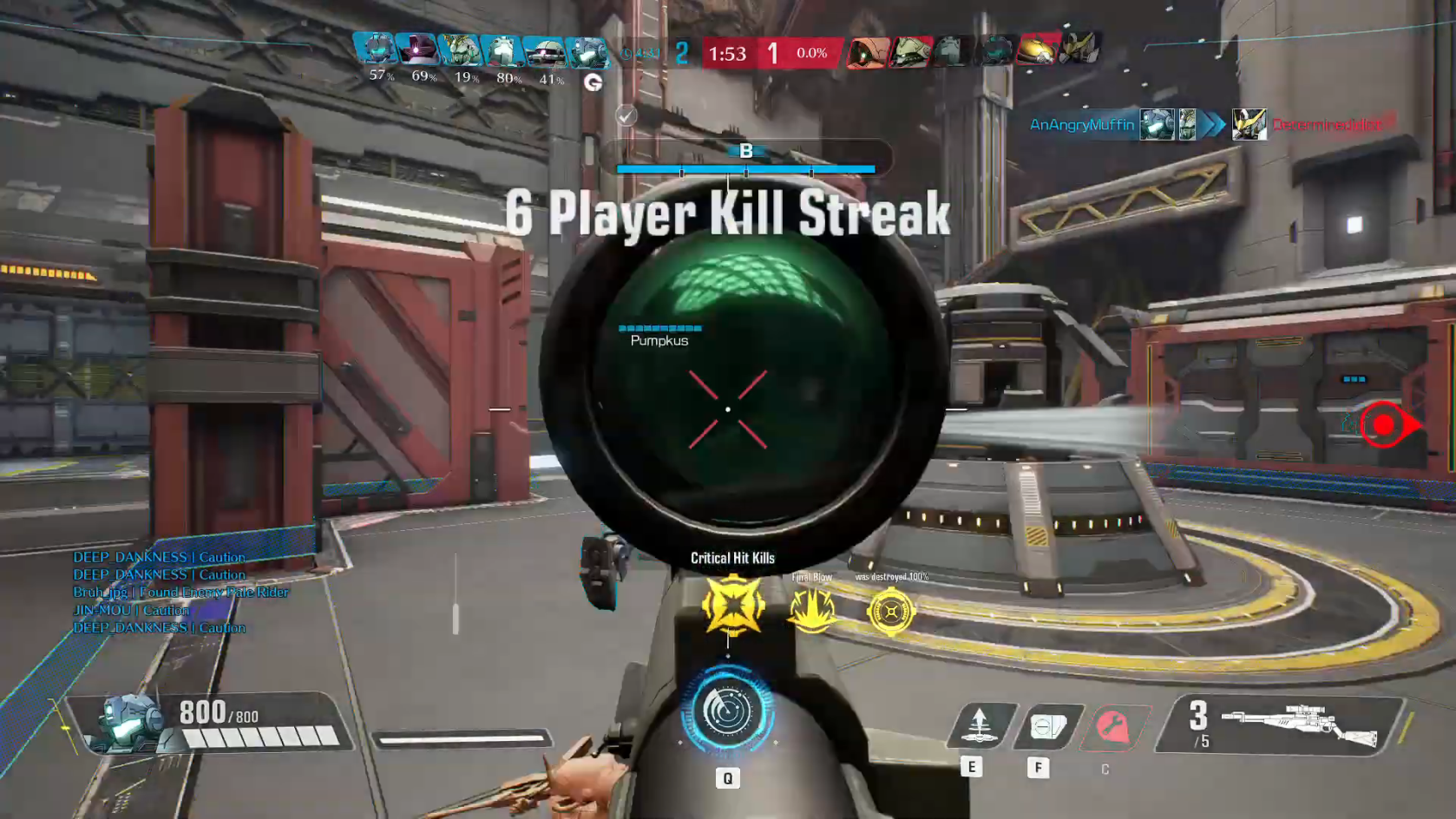Select teammate portrait showing 80%
The width and height of the screenshot is (1456, 819).
pyautogui.click(x=502, y=50)
